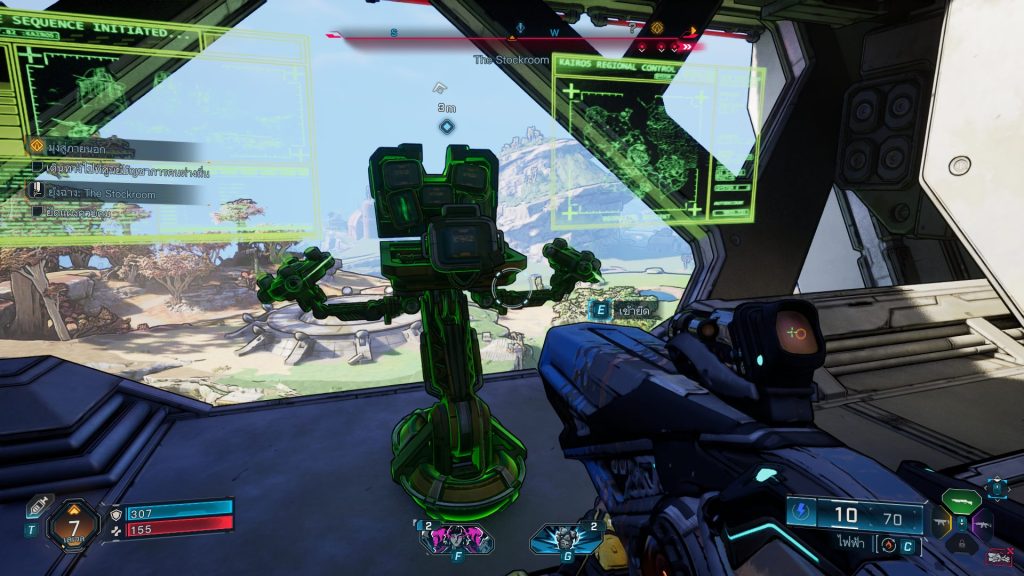
Task: Activate the blue burst ability icon
Action: [566, 538]
